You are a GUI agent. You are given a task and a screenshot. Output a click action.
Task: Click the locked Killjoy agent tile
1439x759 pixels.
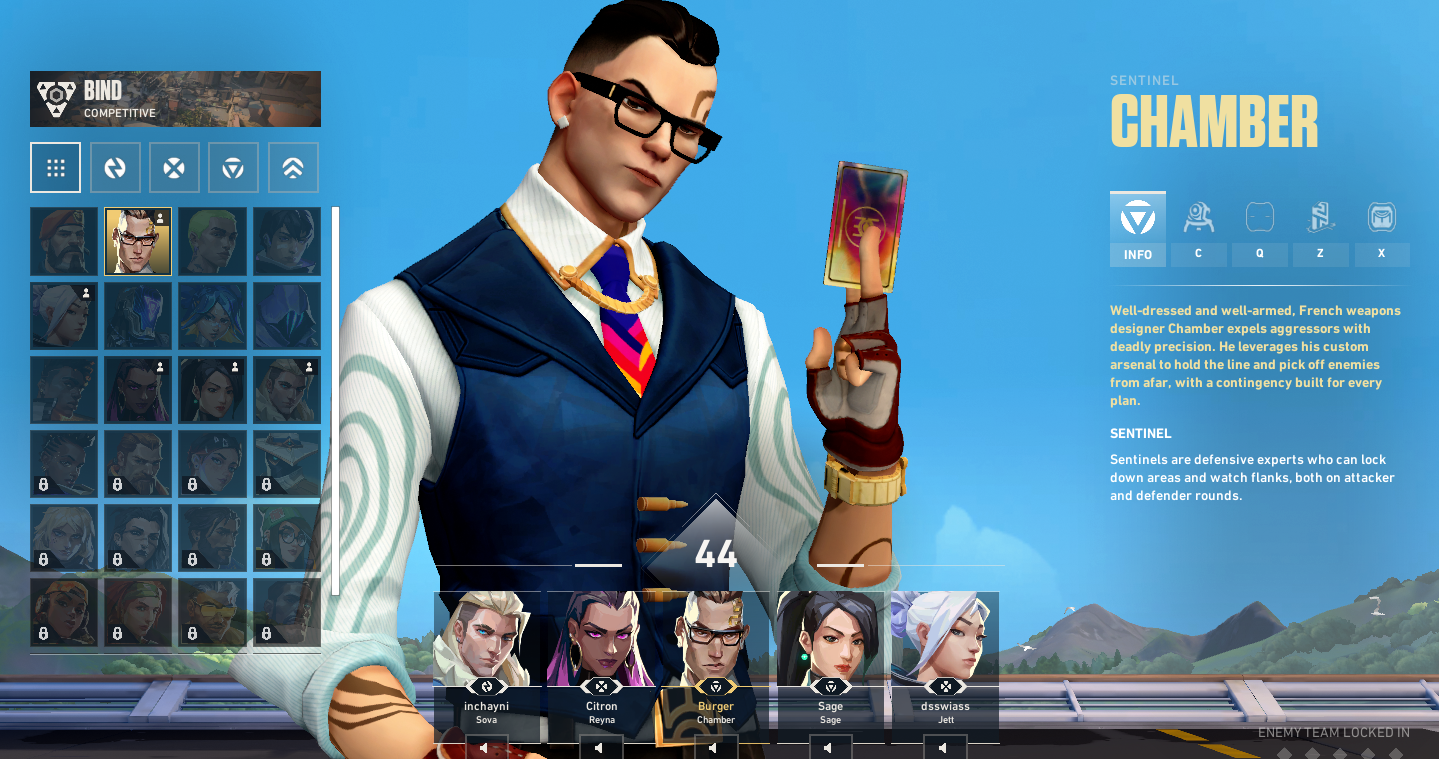tap(286, 537)
